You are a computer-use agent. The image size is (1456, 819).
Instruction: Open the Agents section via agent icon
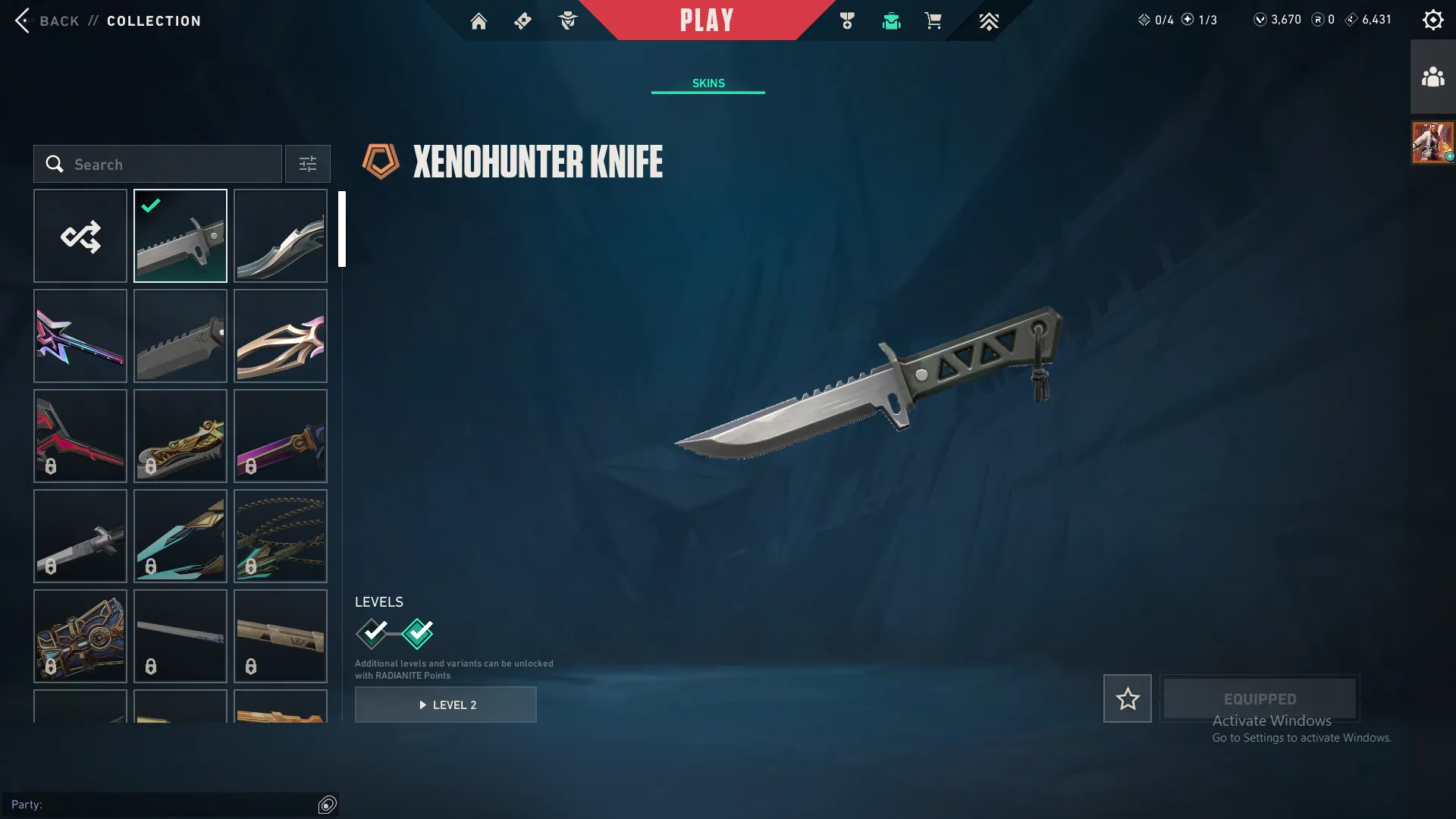click(567, 20)
